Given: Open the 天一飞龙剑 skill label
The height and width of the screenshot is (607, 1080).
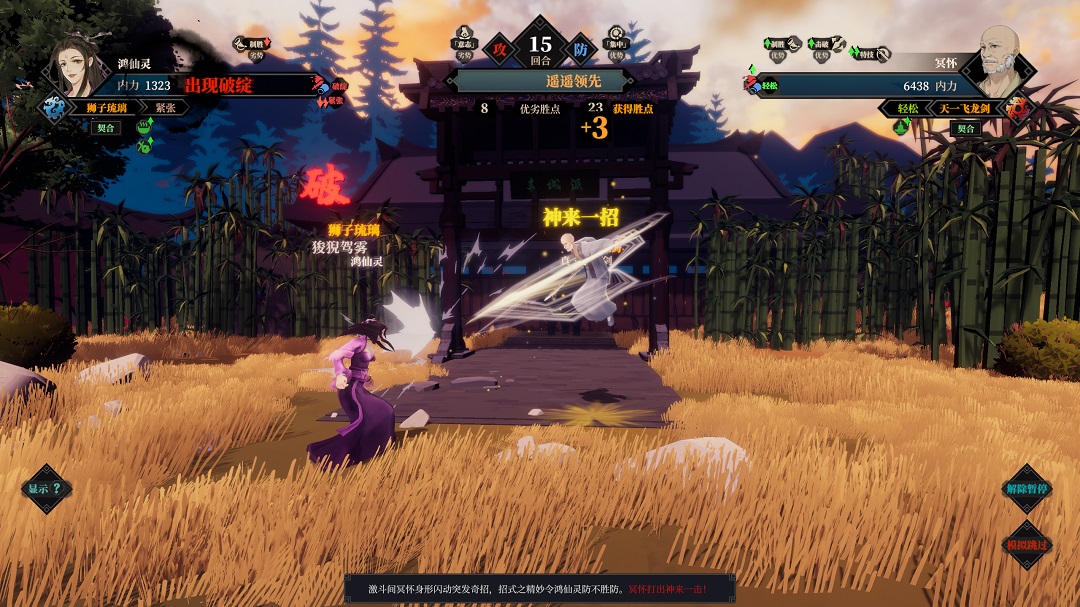Looking at the screenshot, I should (x=964, y=107).
